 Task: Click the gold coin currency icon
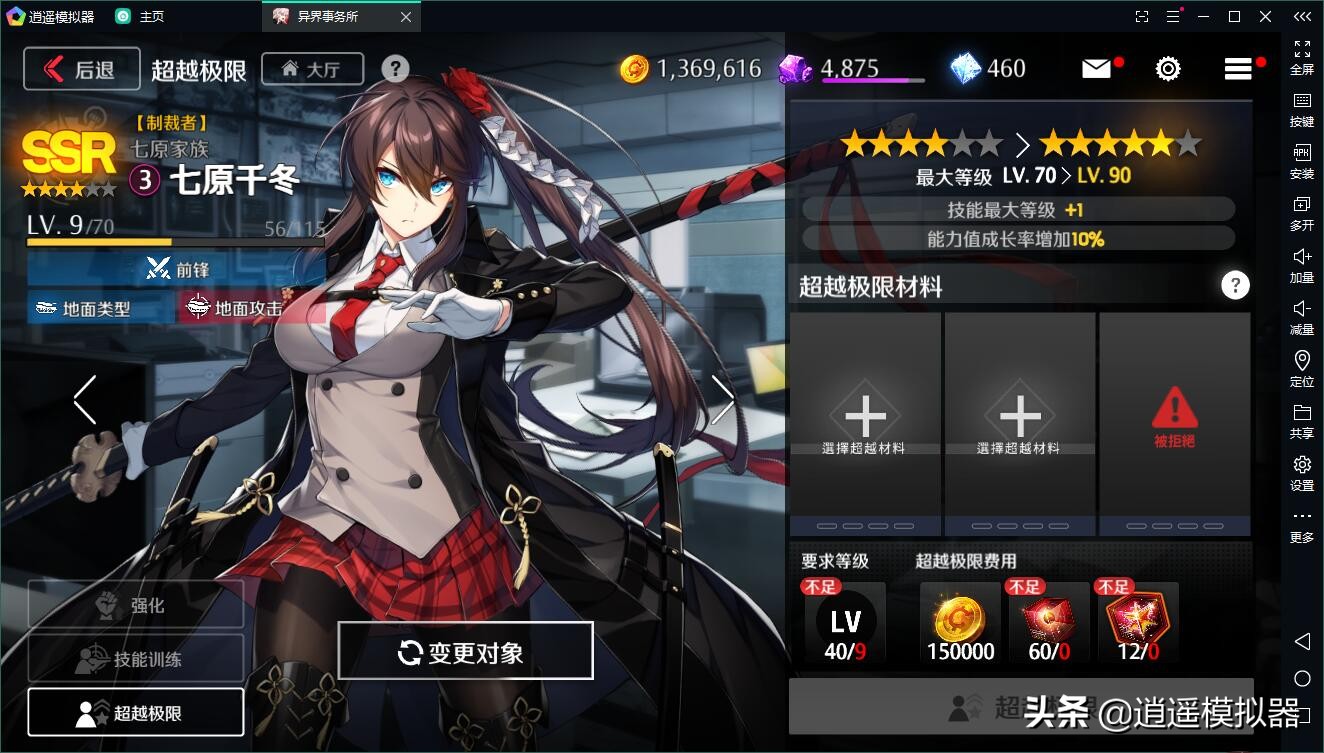pos(635,68)
